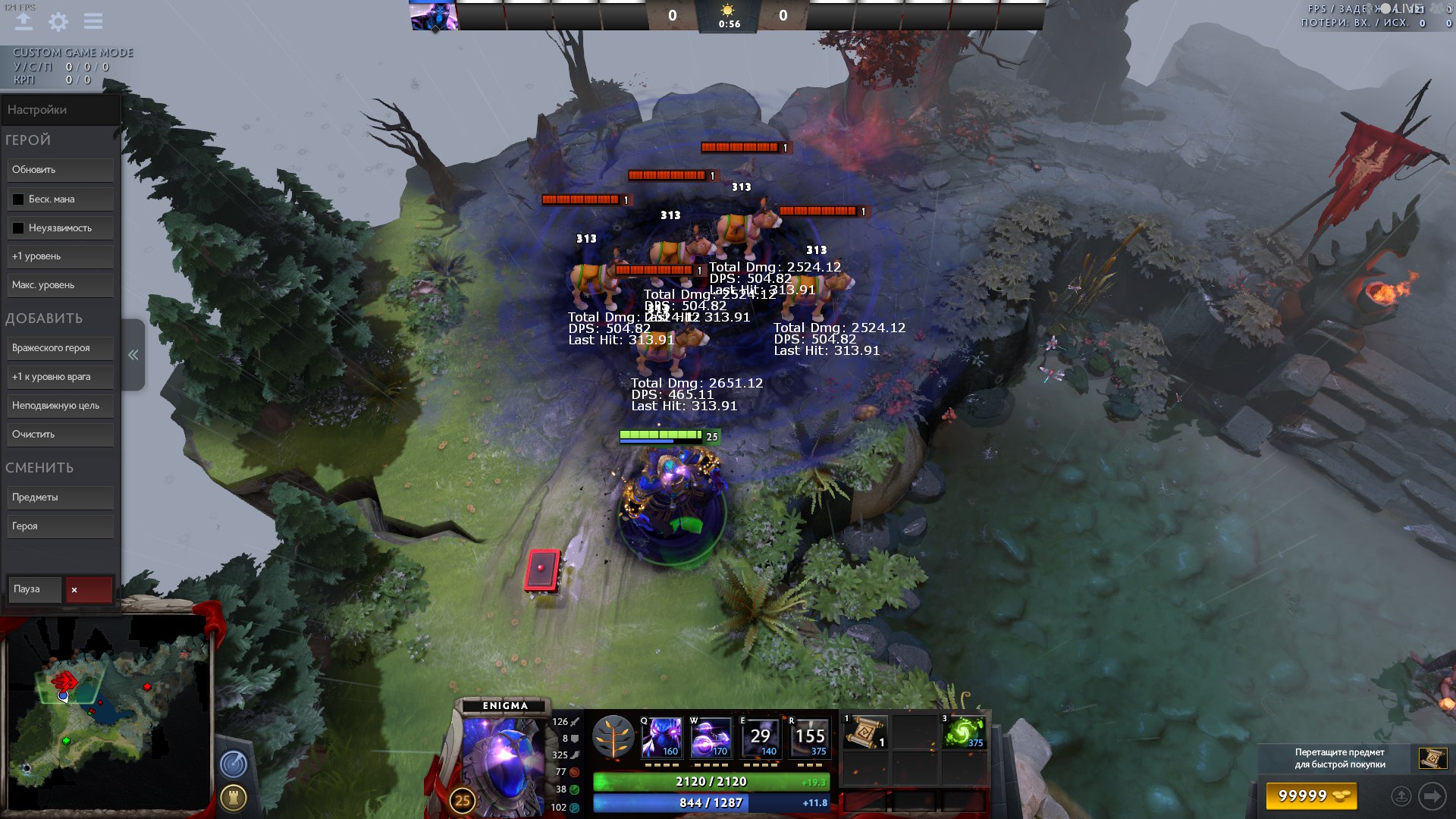Use the Refresher Orb item
The height and width of the screenshot is (819, 1456).
coord(965,733)
